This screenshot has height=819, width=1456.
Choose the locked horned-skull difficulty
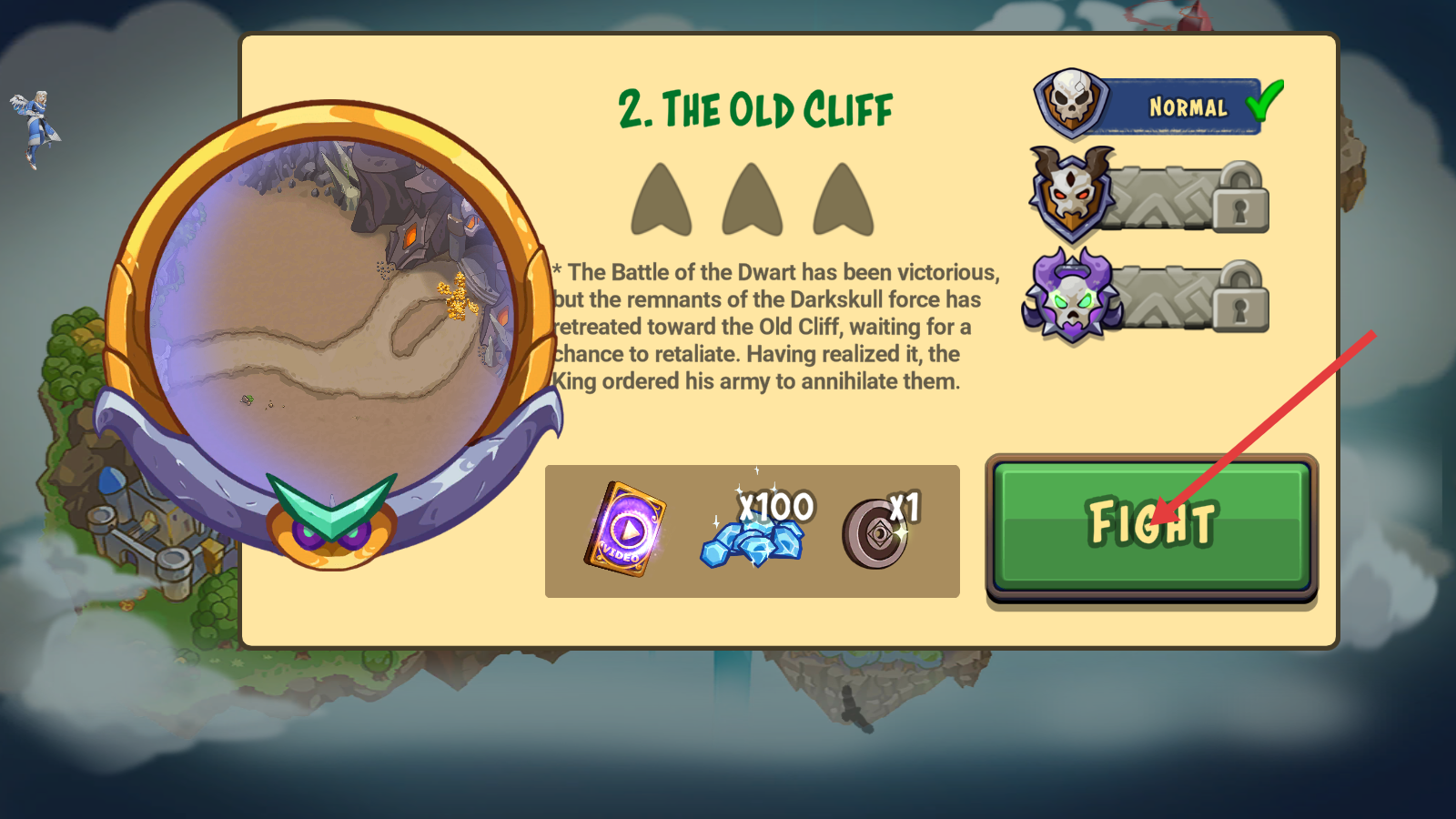(x=1150, y=197)
